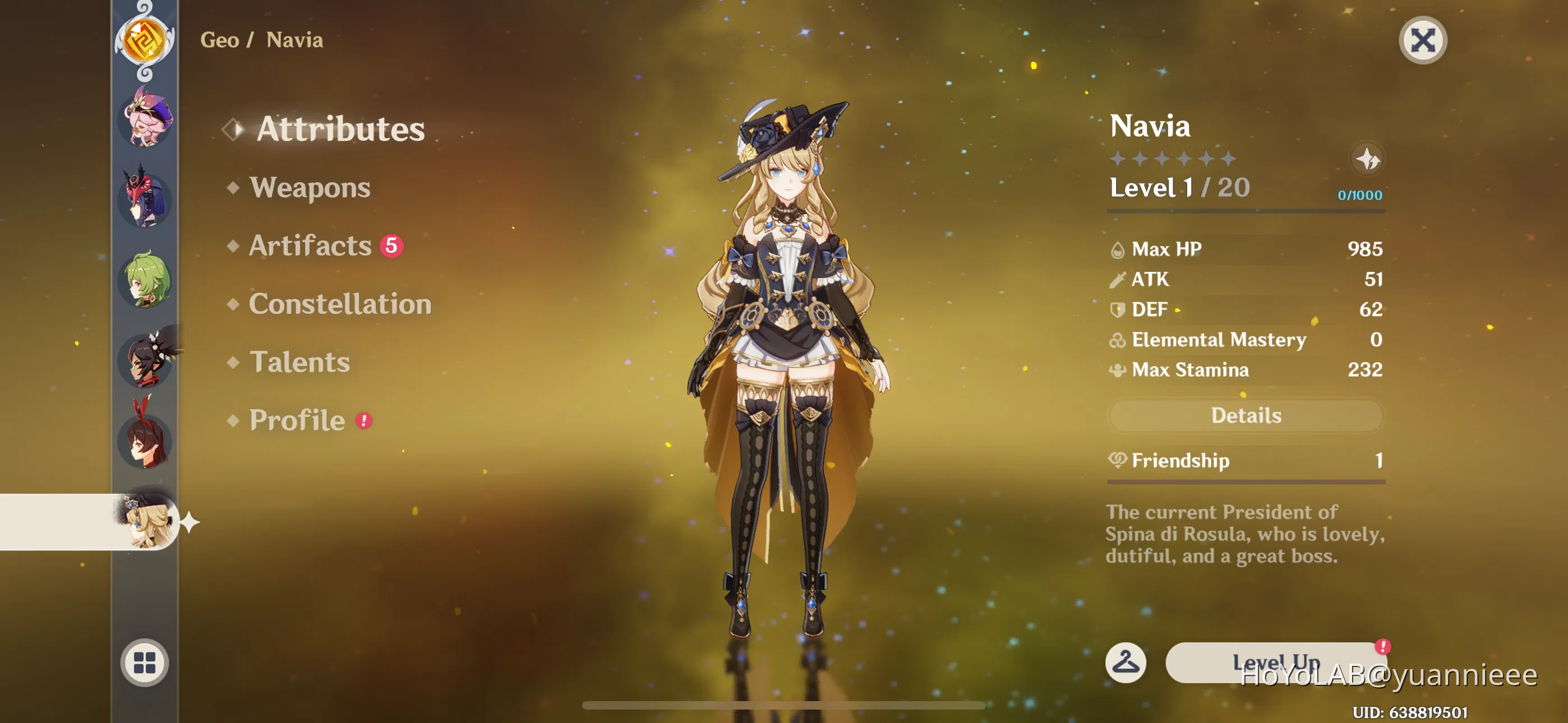Open the character grid via bottom-left grid icon

tap(144, 664)
